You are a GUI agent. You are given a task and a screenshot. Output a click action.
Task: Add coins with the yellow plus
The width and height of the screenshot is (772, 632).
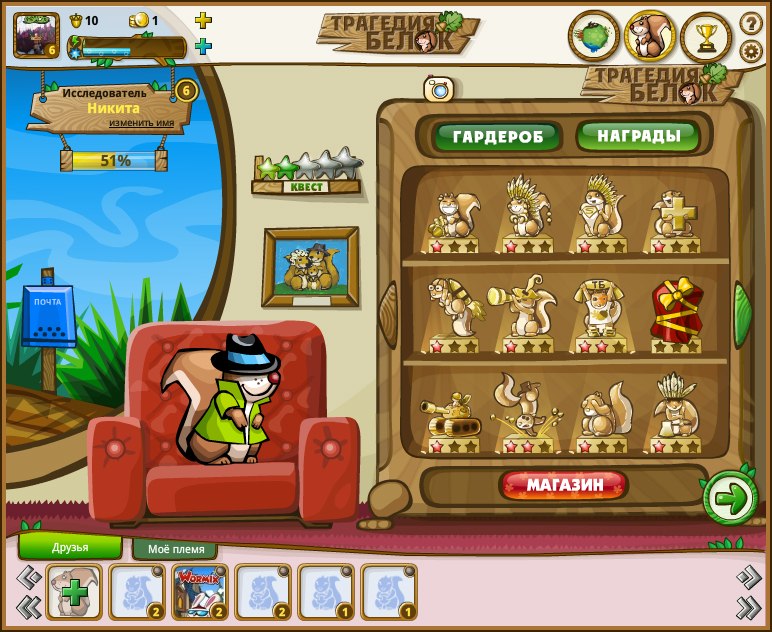[203, 20]
